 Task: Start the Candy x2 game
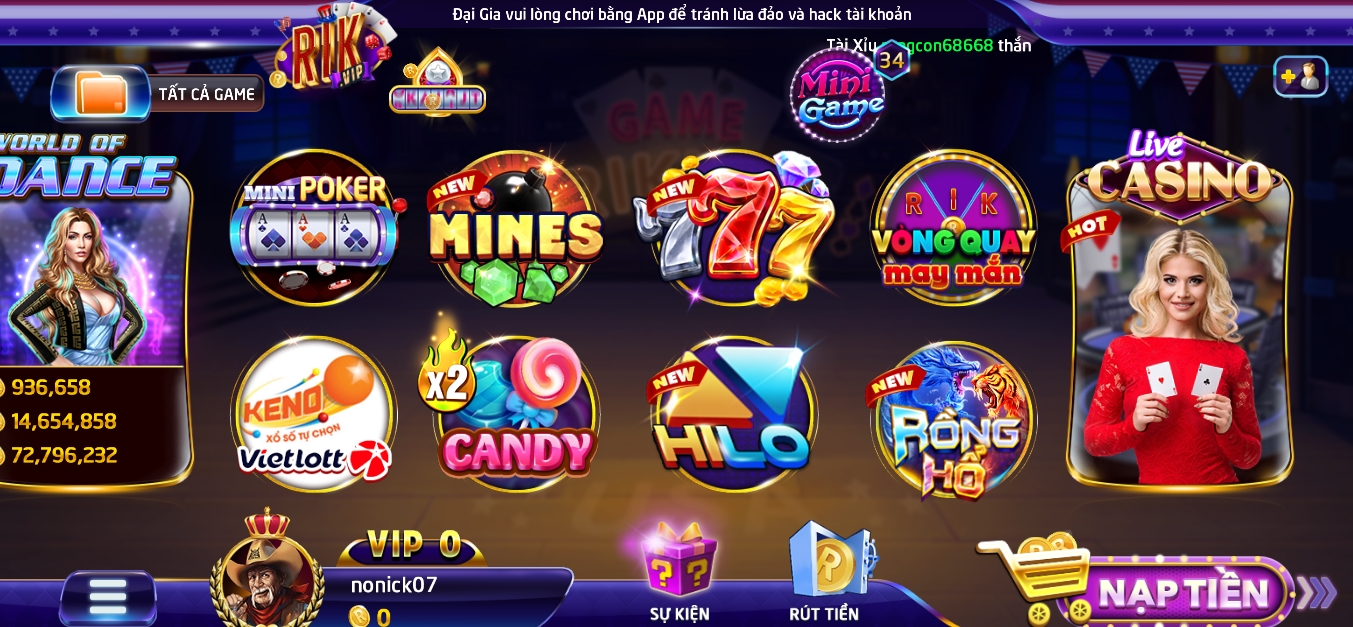tap(515, 414)
